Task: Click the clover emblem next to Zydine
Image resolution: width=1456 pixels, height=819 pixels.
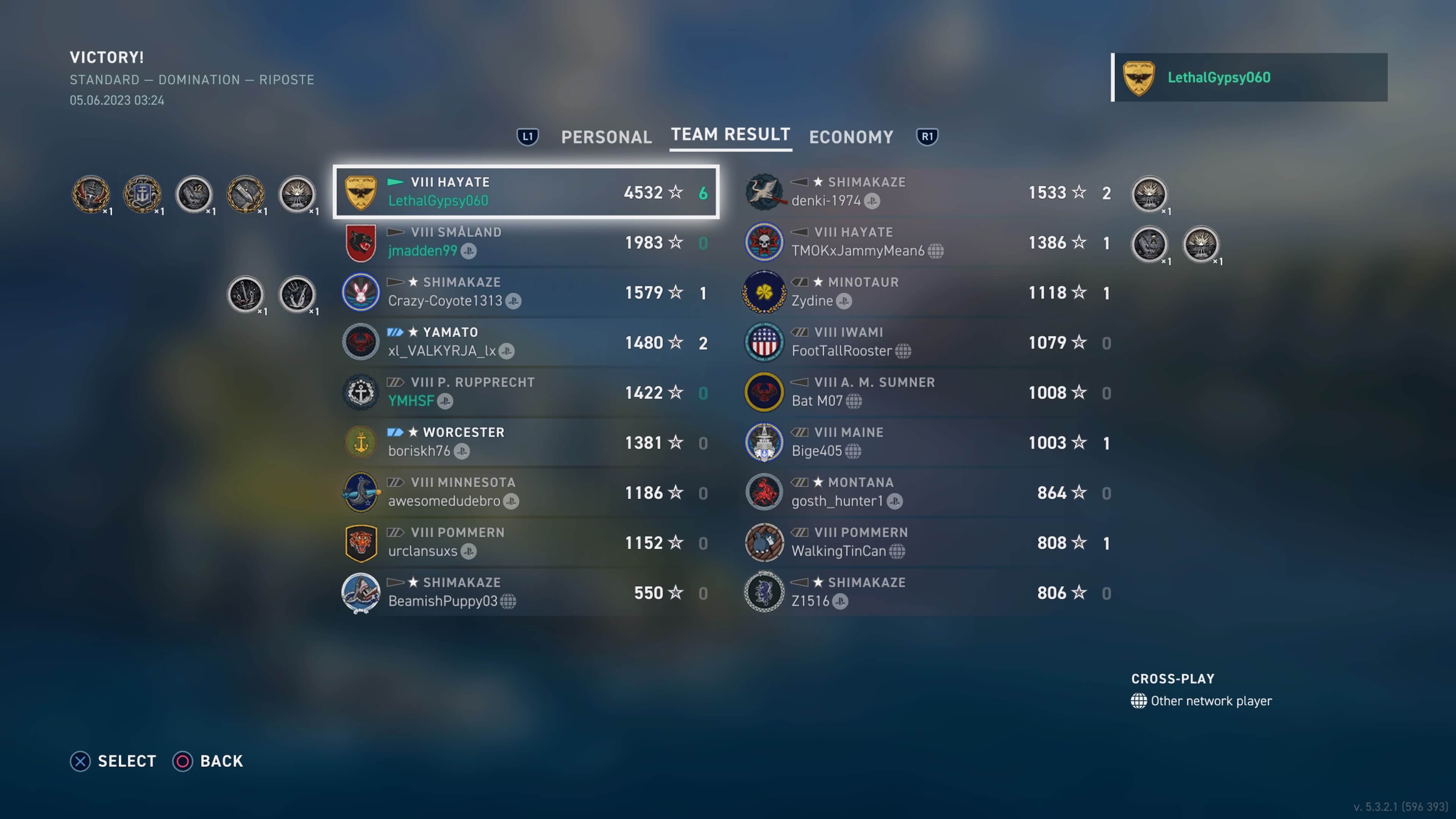Action: point(764,292)
